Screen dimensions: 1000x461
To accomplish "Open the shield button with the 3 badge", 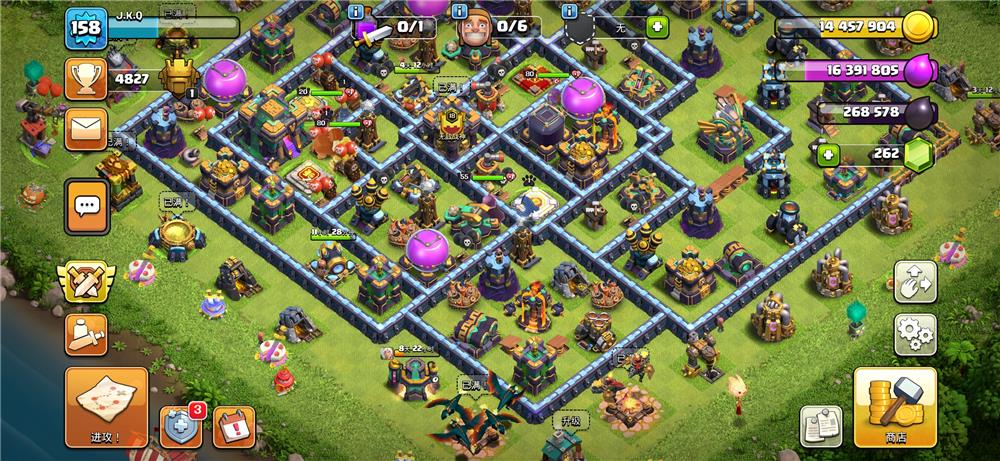I will click(181, 427).
